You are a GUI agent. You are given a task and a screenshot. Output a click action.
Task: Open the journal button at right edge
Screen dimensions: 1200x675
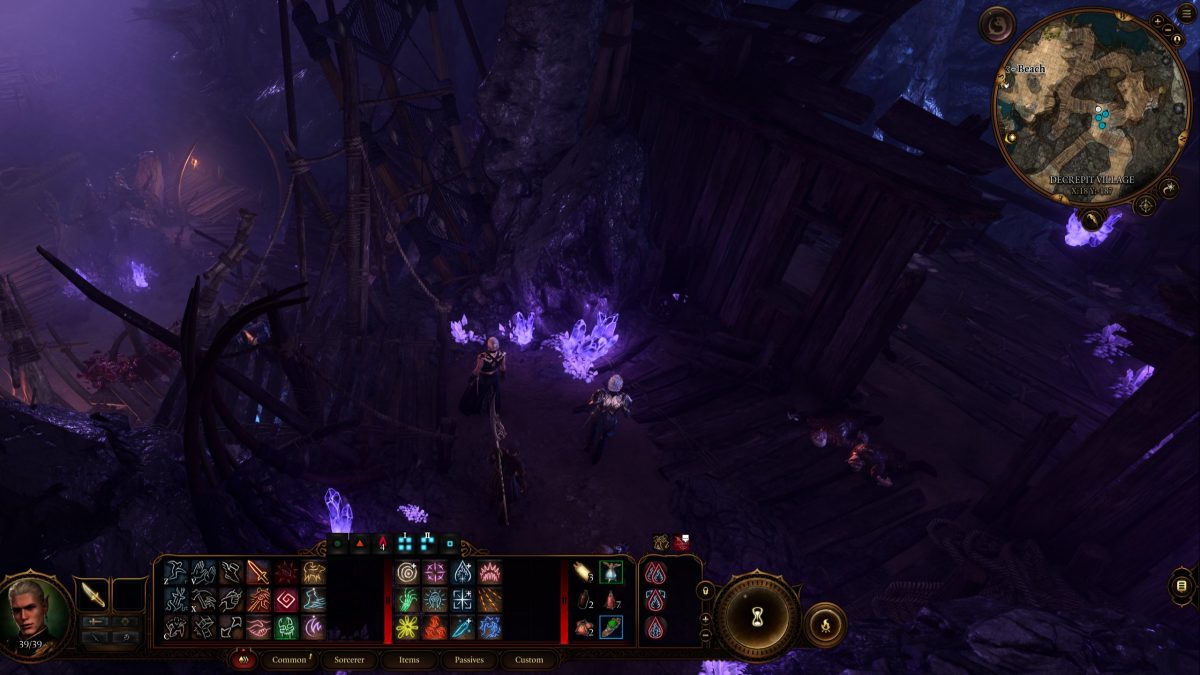1180,586
